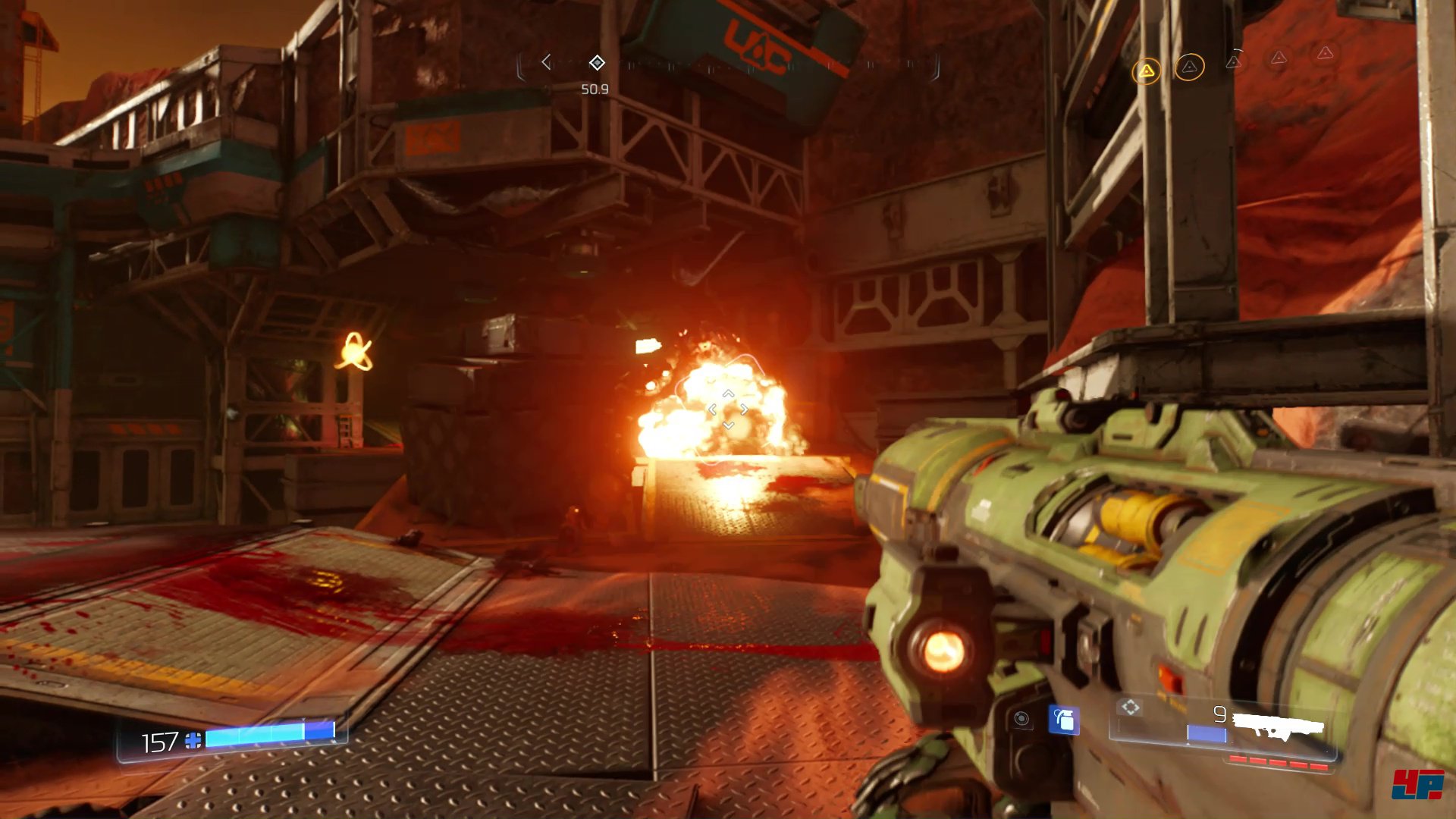Click the rocket launcher weapon silhouette

(1279, 726)
